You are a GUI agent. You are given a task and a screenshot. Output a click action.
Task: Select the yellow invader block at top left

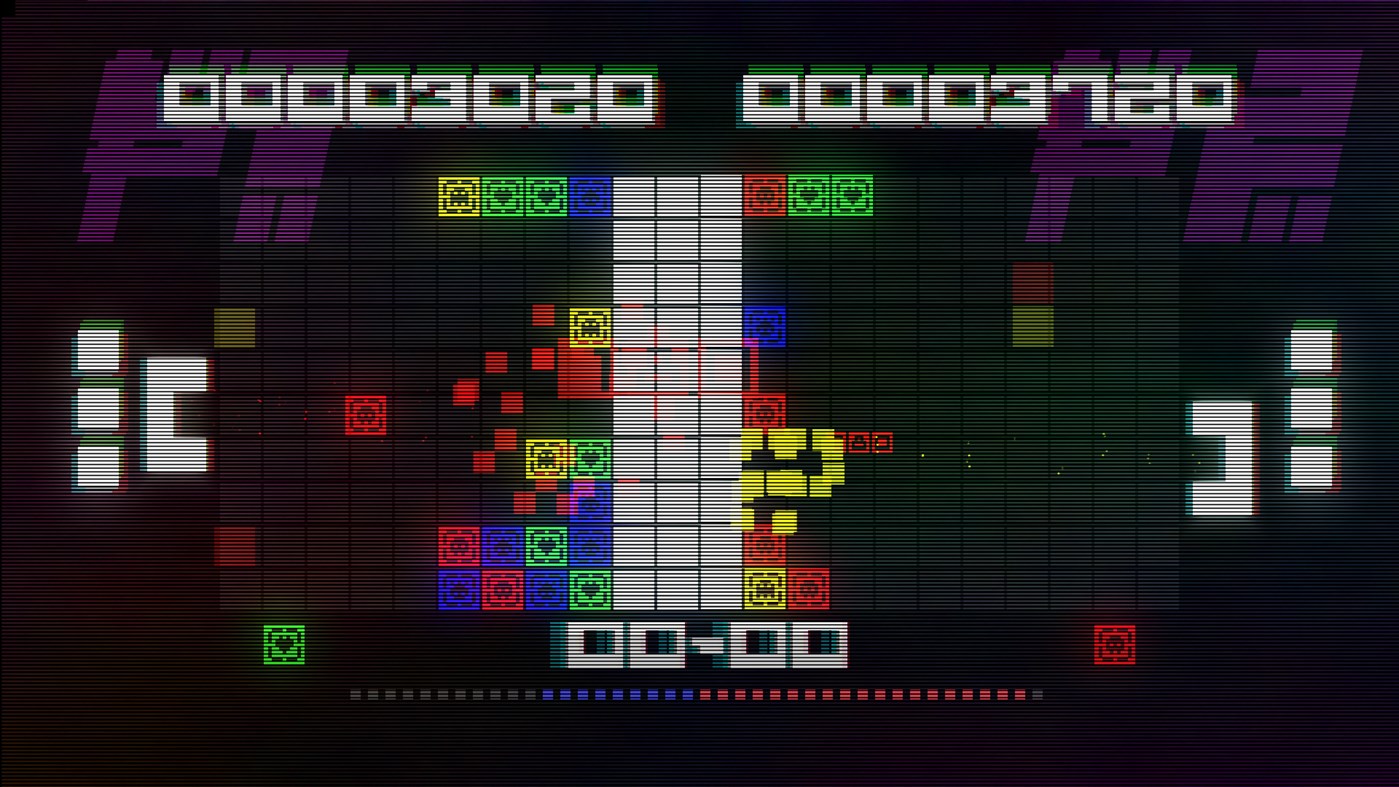coord(460,195)
